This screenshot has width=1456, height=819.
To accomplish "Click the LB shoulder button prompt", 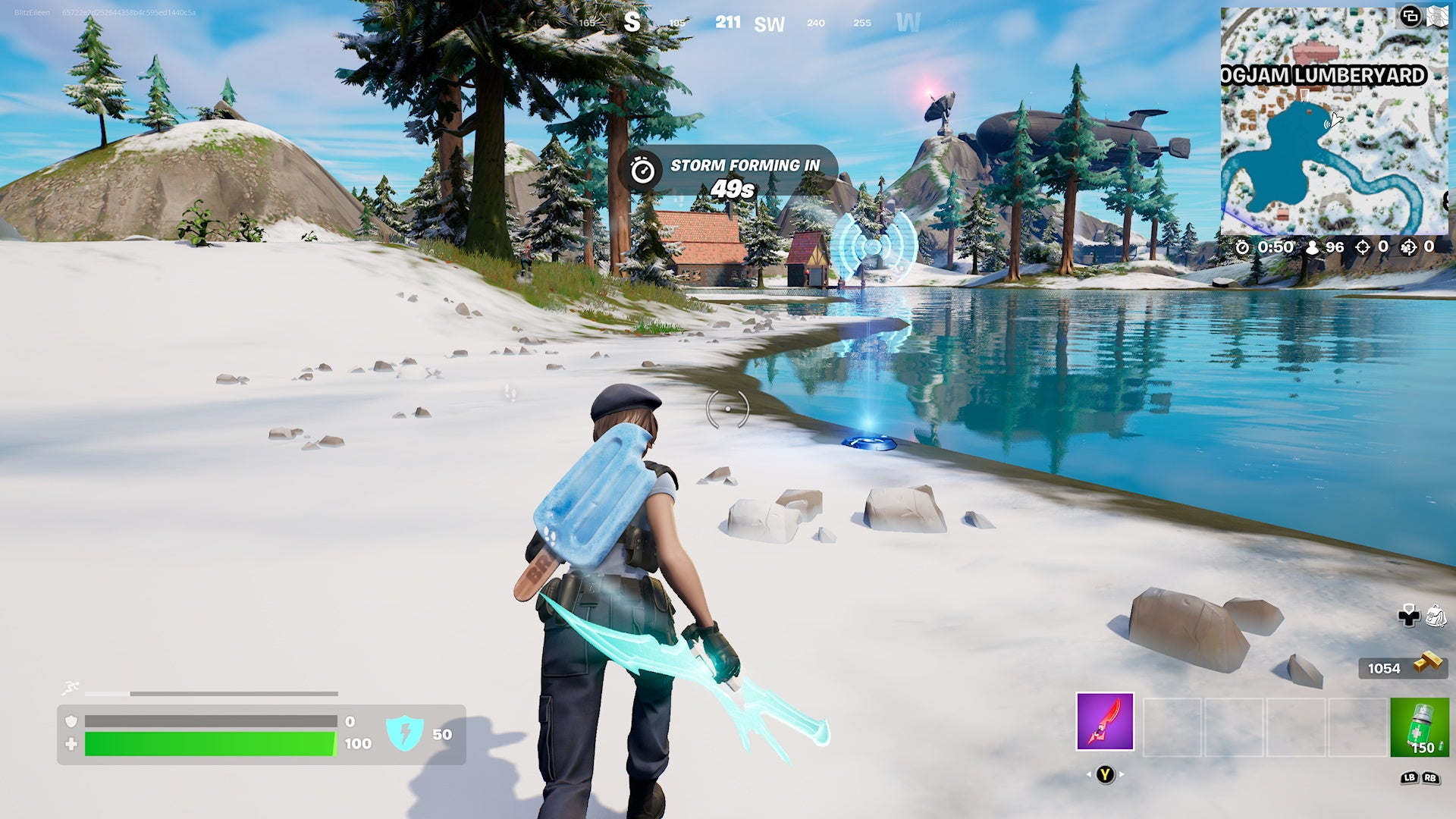I will coord(1410,778).
